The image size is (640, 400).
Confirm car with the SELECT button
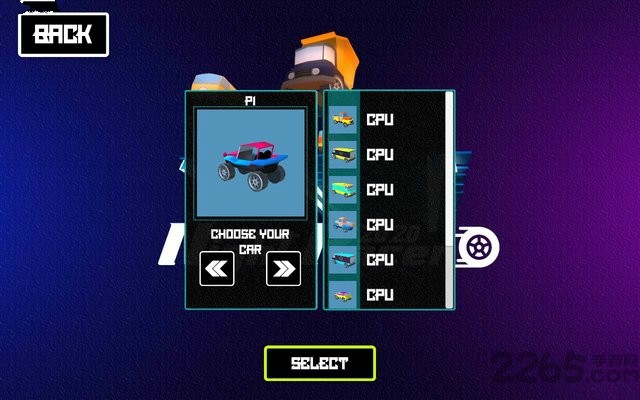coord(320,363)
